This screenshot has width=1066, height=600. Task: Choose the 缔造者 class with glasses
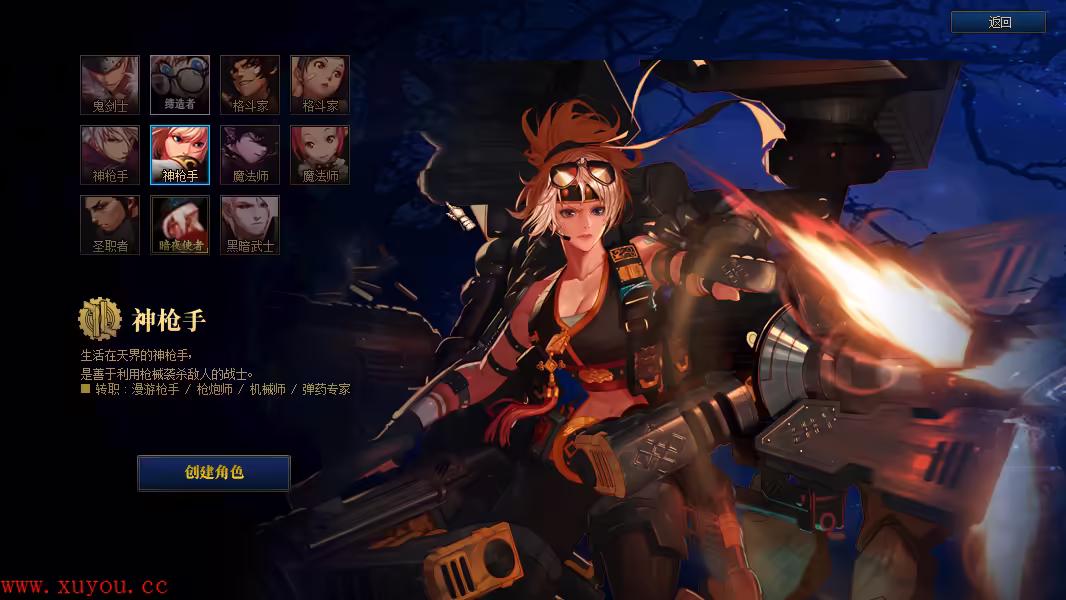pos(180,85)
